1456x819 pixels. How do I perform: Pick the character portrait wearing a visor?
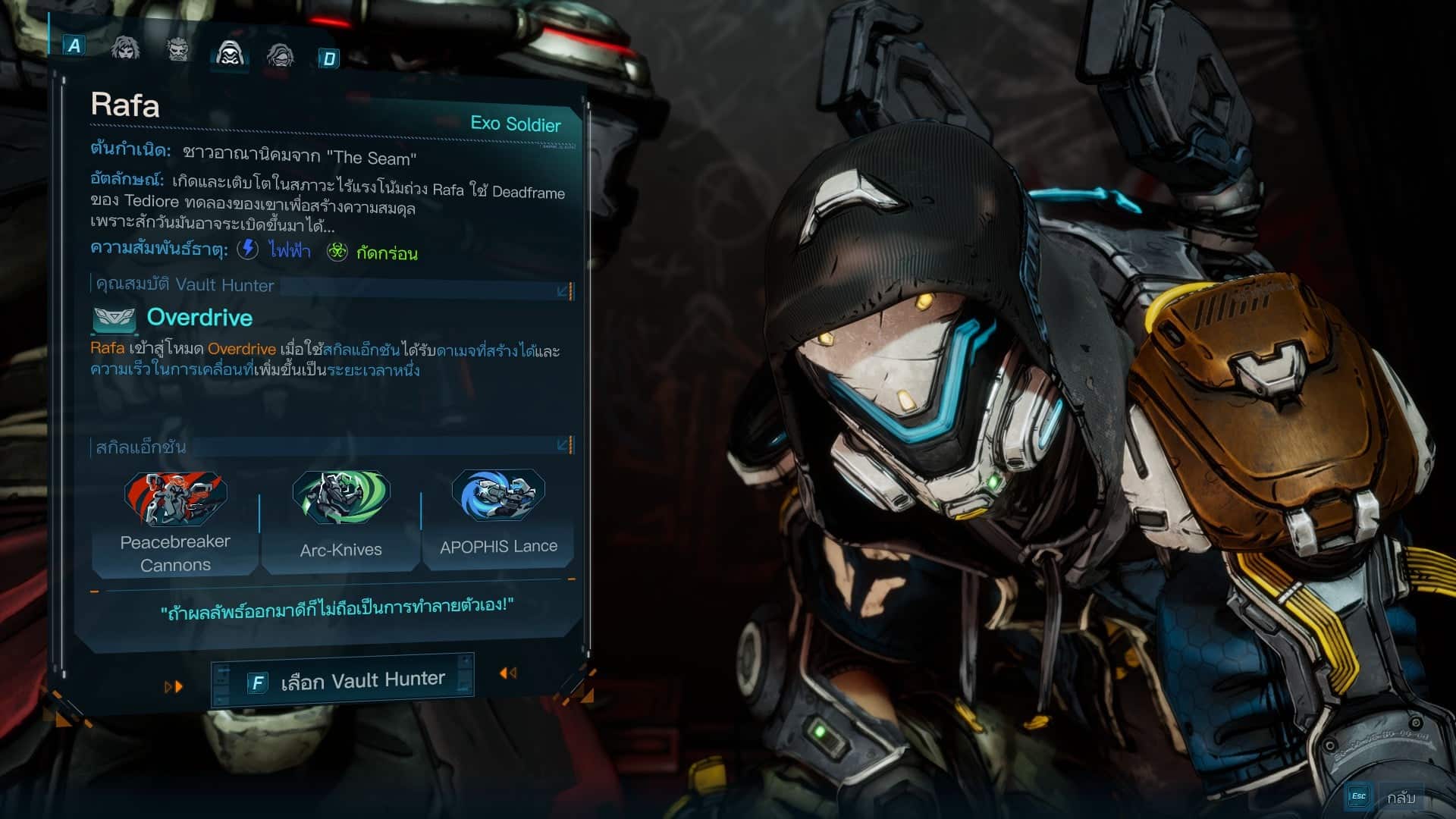tap(281, 55)
